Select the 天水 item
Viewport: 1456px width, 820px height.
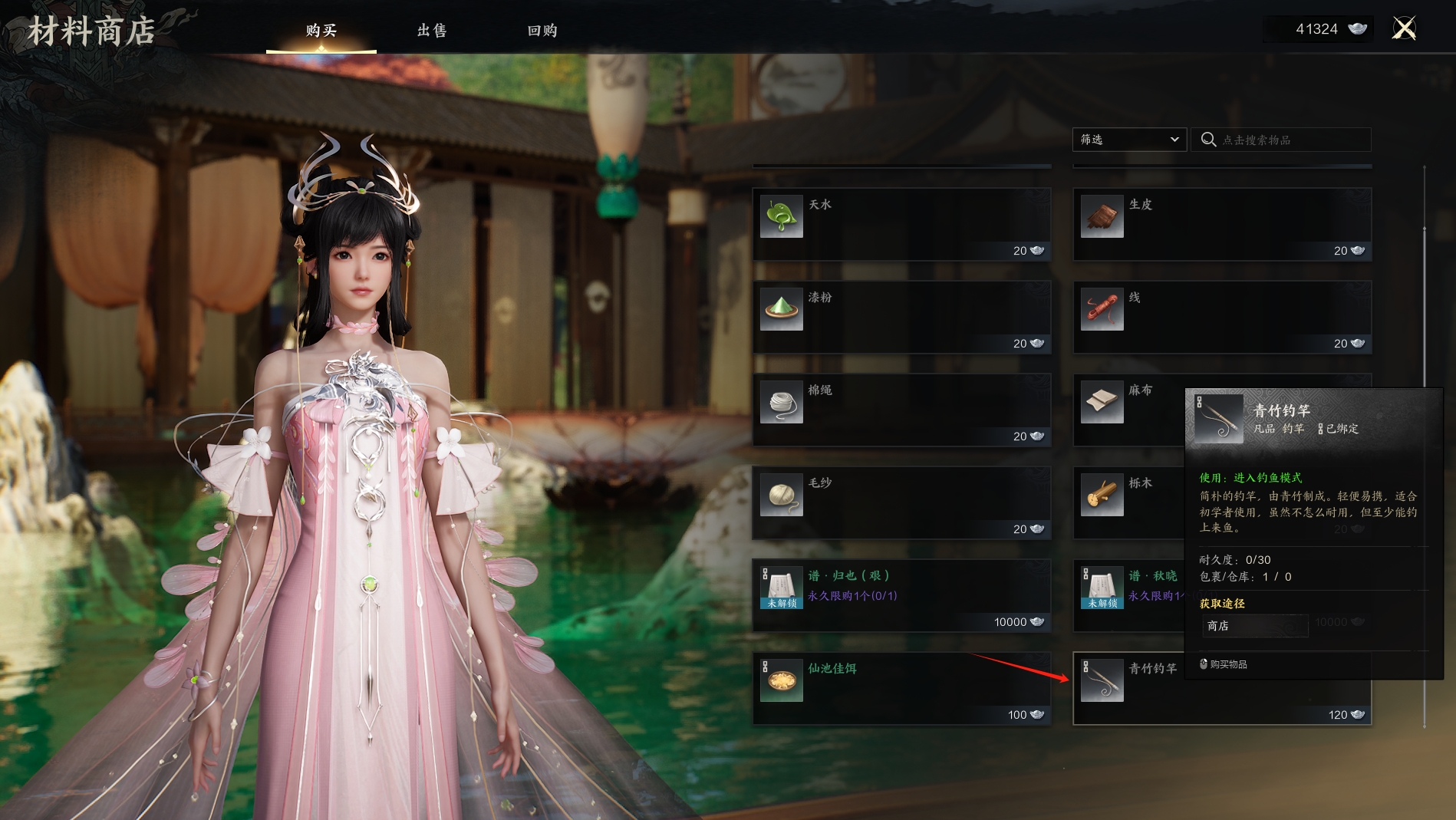901,225
